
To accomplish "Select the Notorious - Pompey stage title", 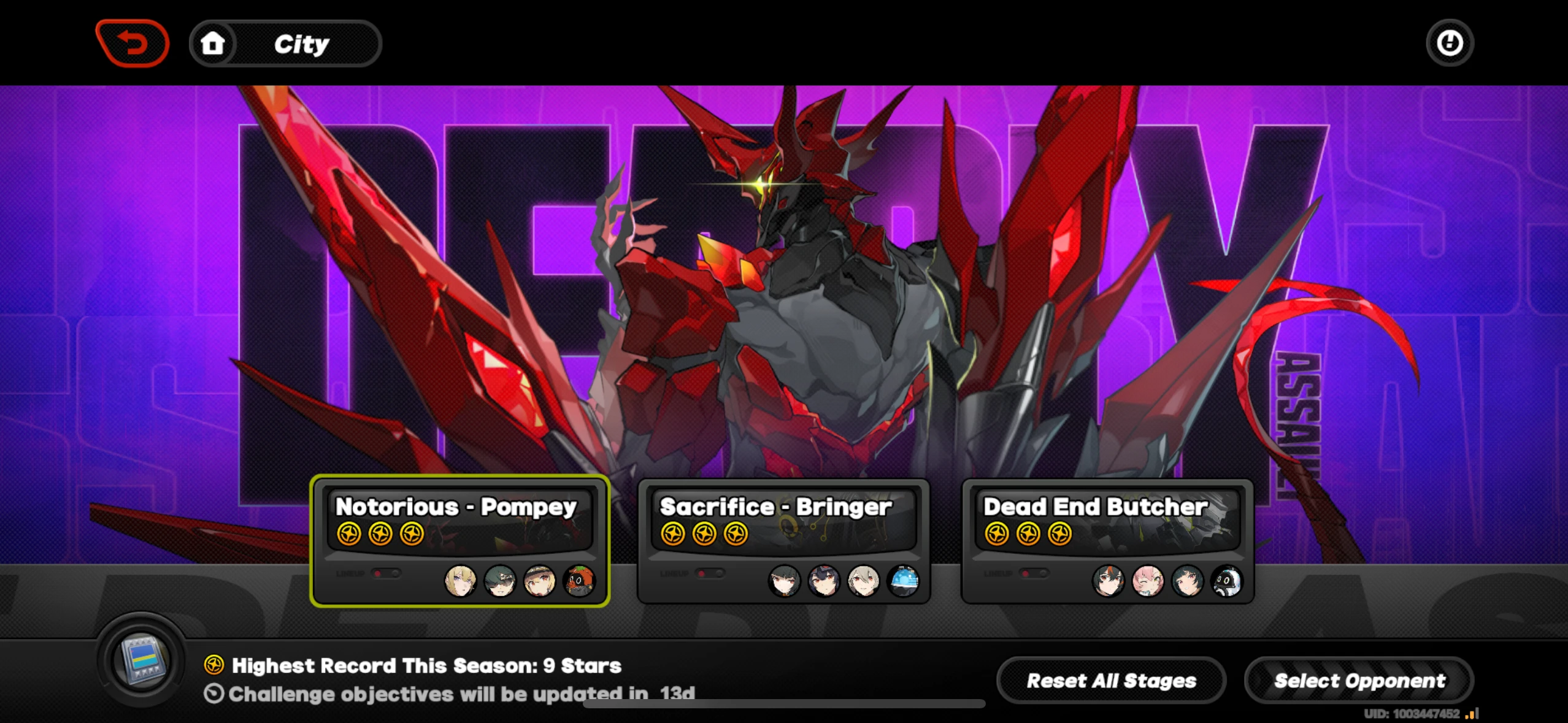I will point(455,507).
